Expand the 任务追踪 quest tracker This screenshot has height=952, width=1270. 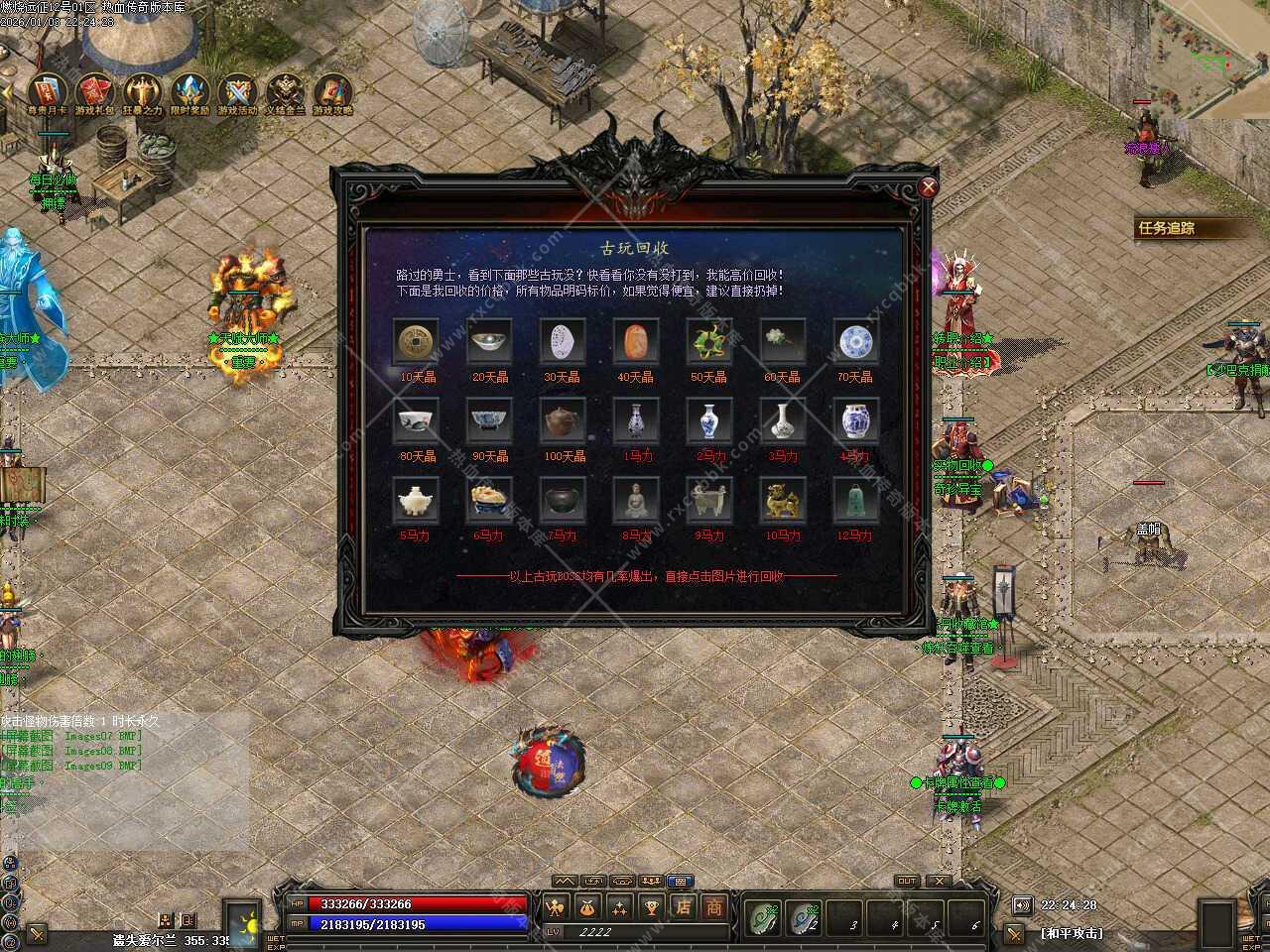point(1167,228)
